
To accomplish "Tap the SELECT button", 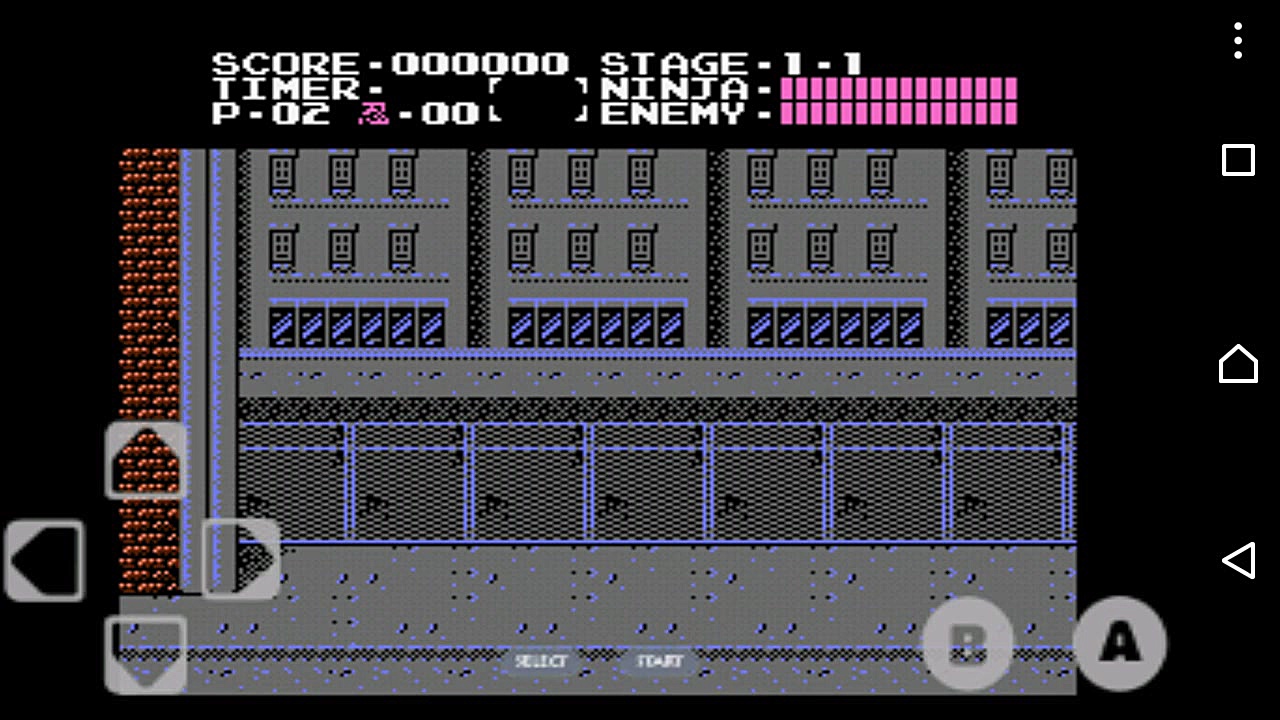I will pos(541,661).
